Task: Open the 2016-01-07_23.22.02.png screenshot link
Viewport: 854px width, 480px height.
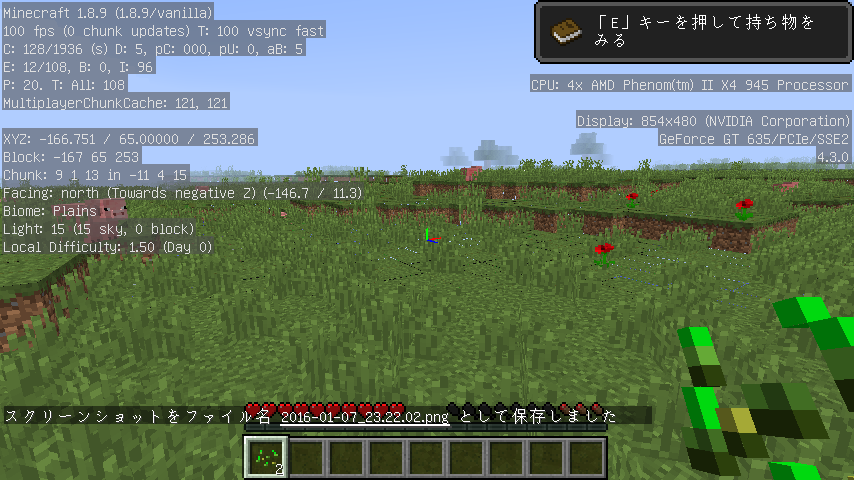Action: coord(364,415)
